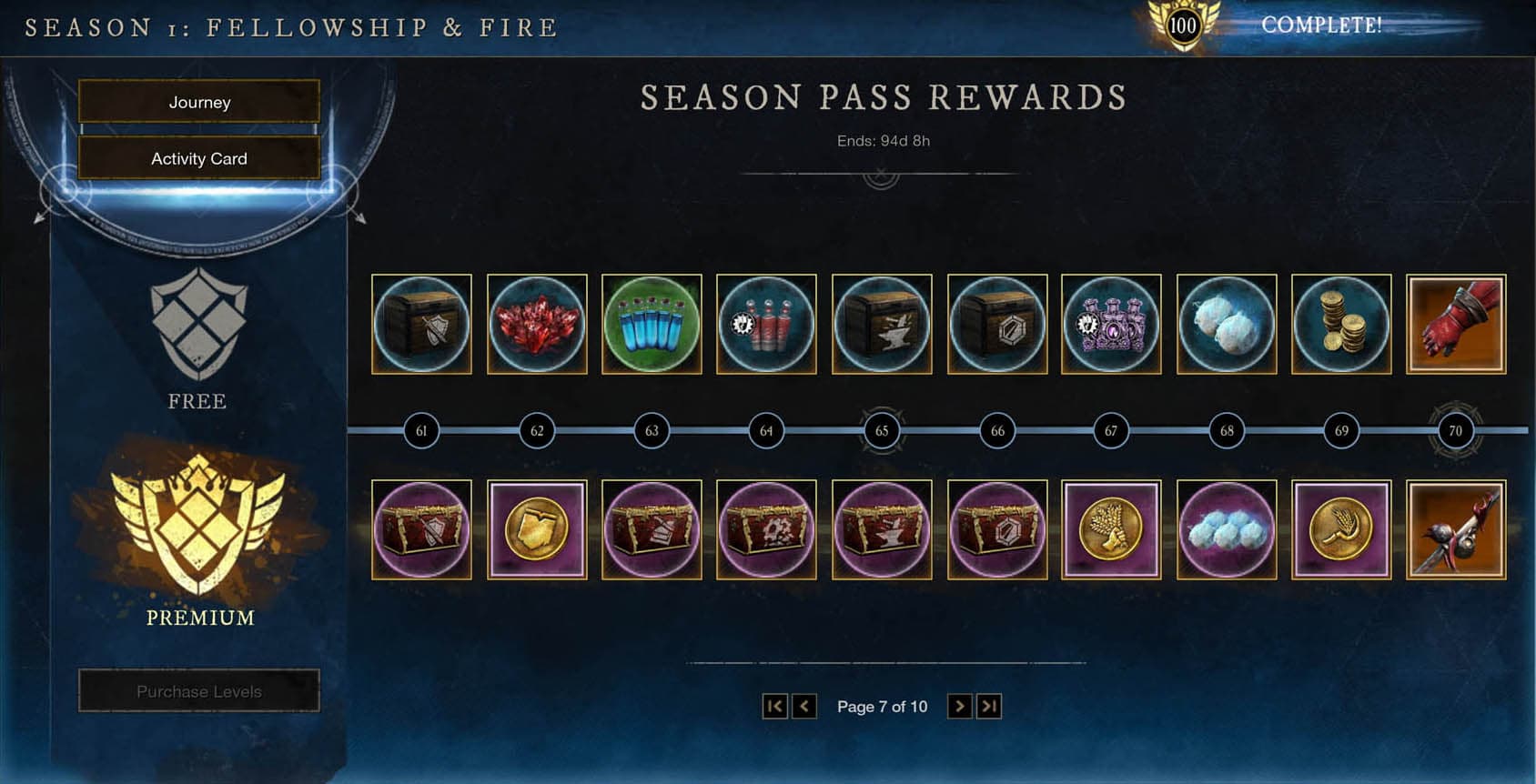Switch to the Activity Card tab
Screen dimensions: 1536x784
[198, 158]
